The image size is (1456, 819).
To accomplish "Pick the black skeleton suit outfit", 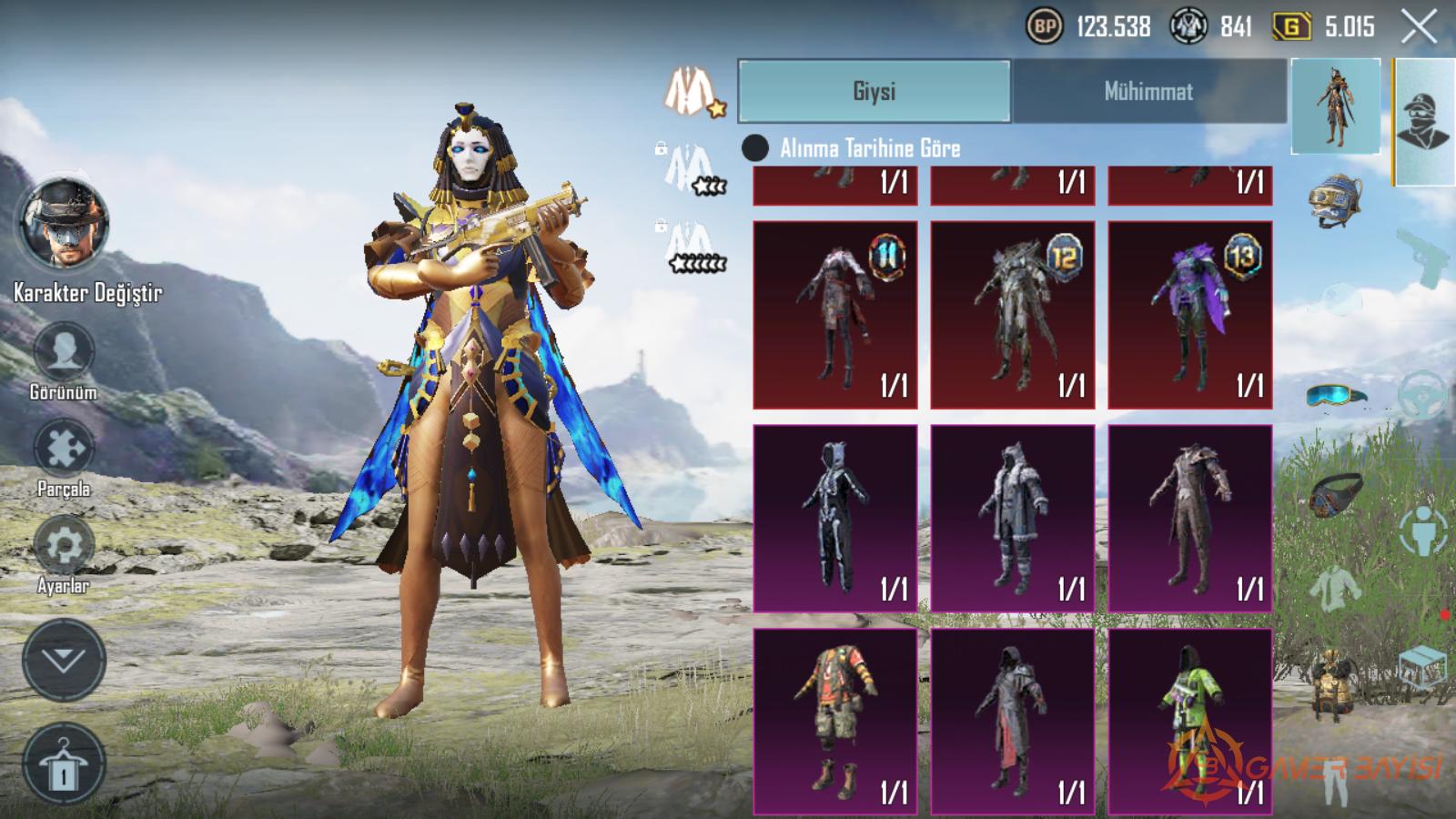I will 834,517.
